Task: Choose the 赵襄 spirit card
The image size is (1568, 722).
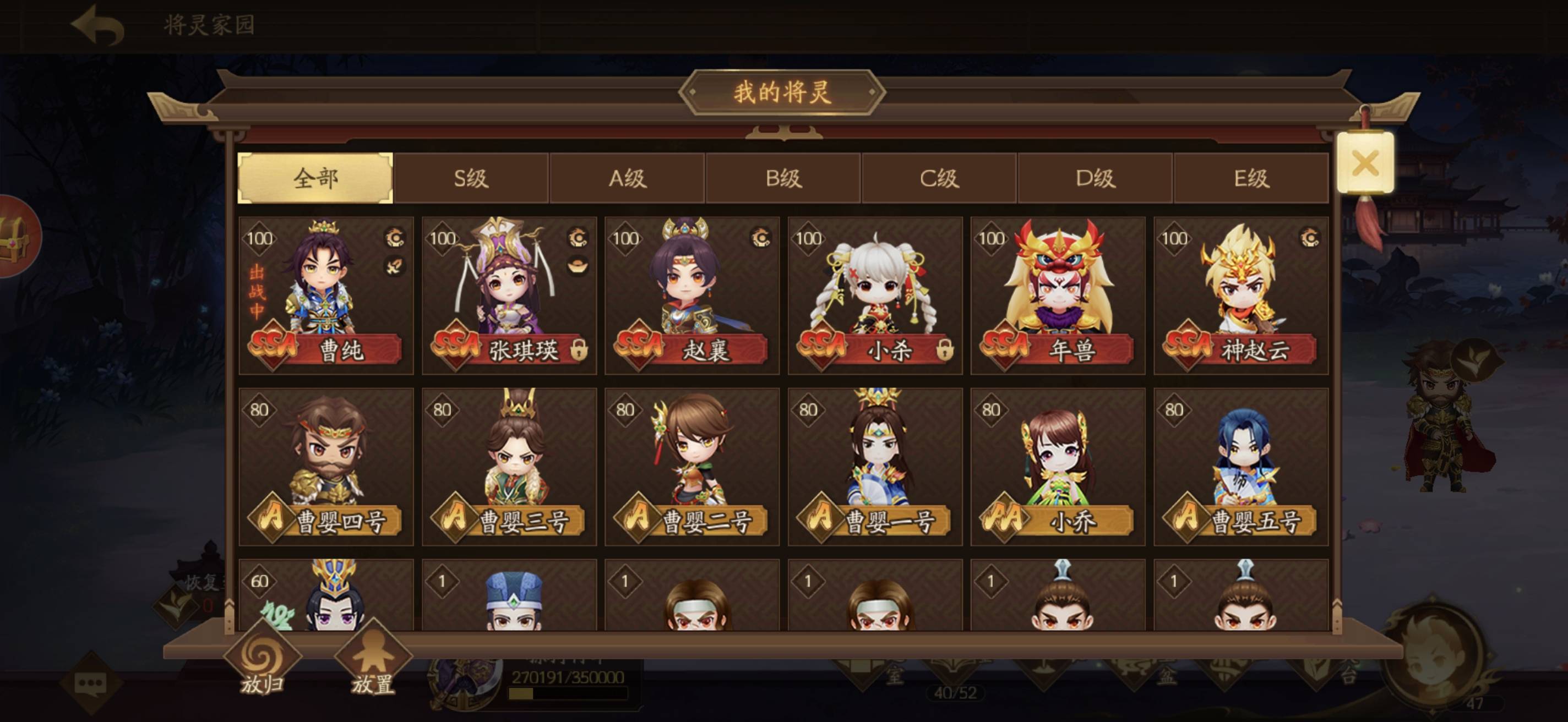Action: 692,296
